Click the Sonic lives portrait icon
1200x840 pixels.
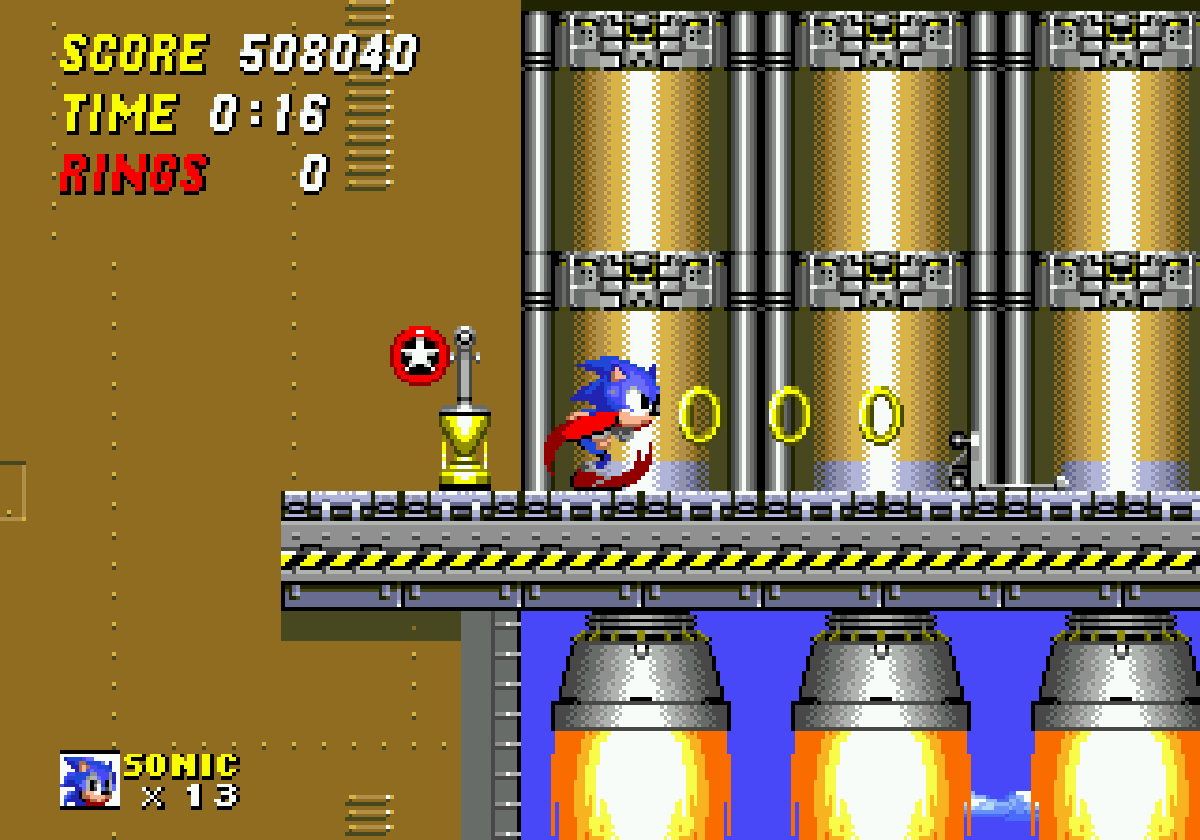point(90,780)
